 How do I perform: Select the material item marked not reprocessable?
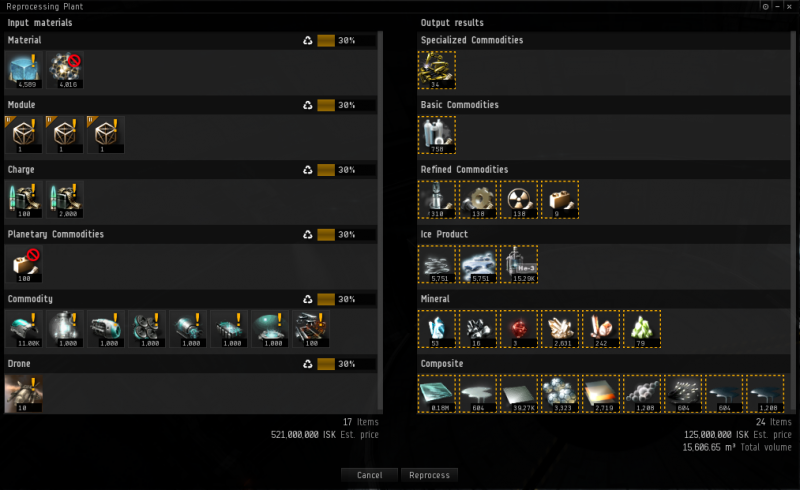65,70
